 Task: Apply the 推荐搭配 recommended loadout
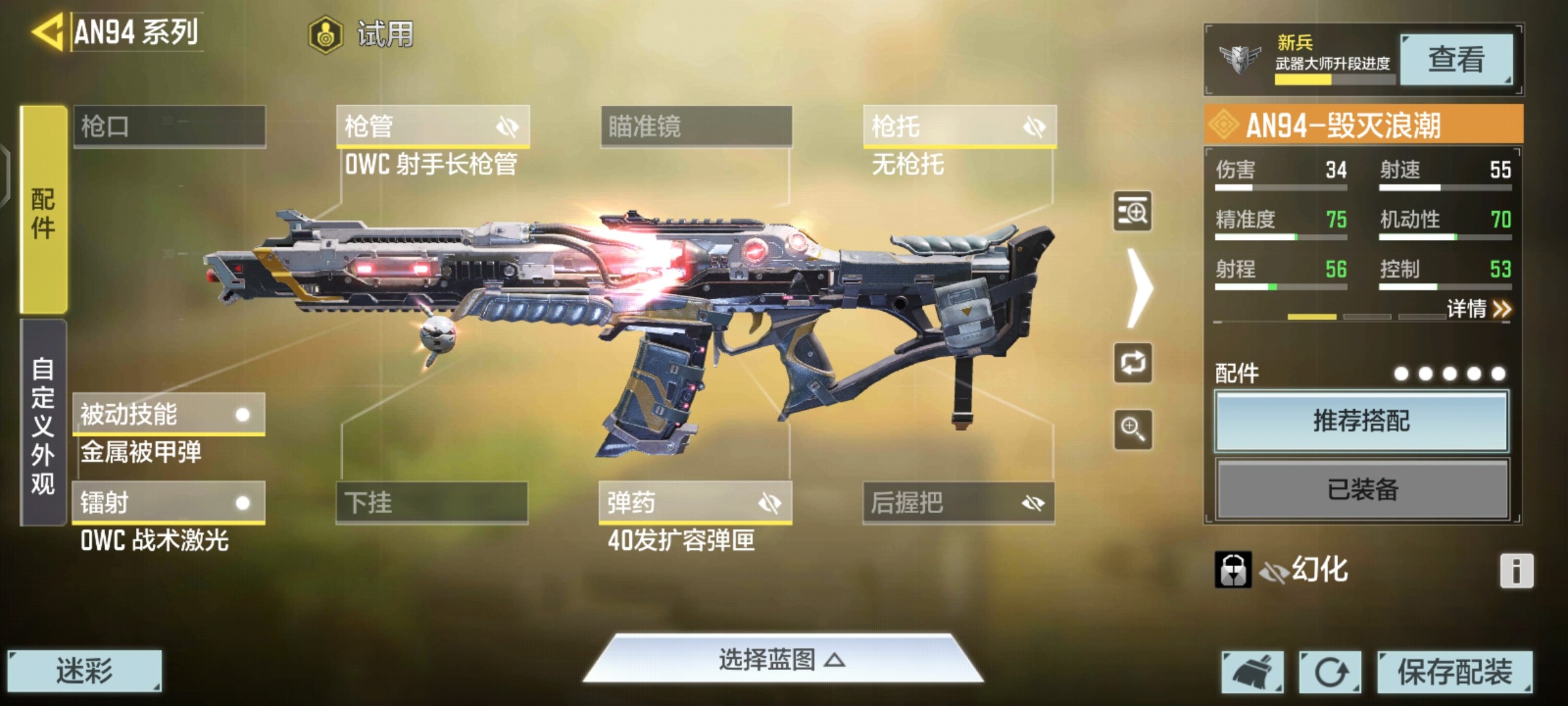click(1362, 421)
